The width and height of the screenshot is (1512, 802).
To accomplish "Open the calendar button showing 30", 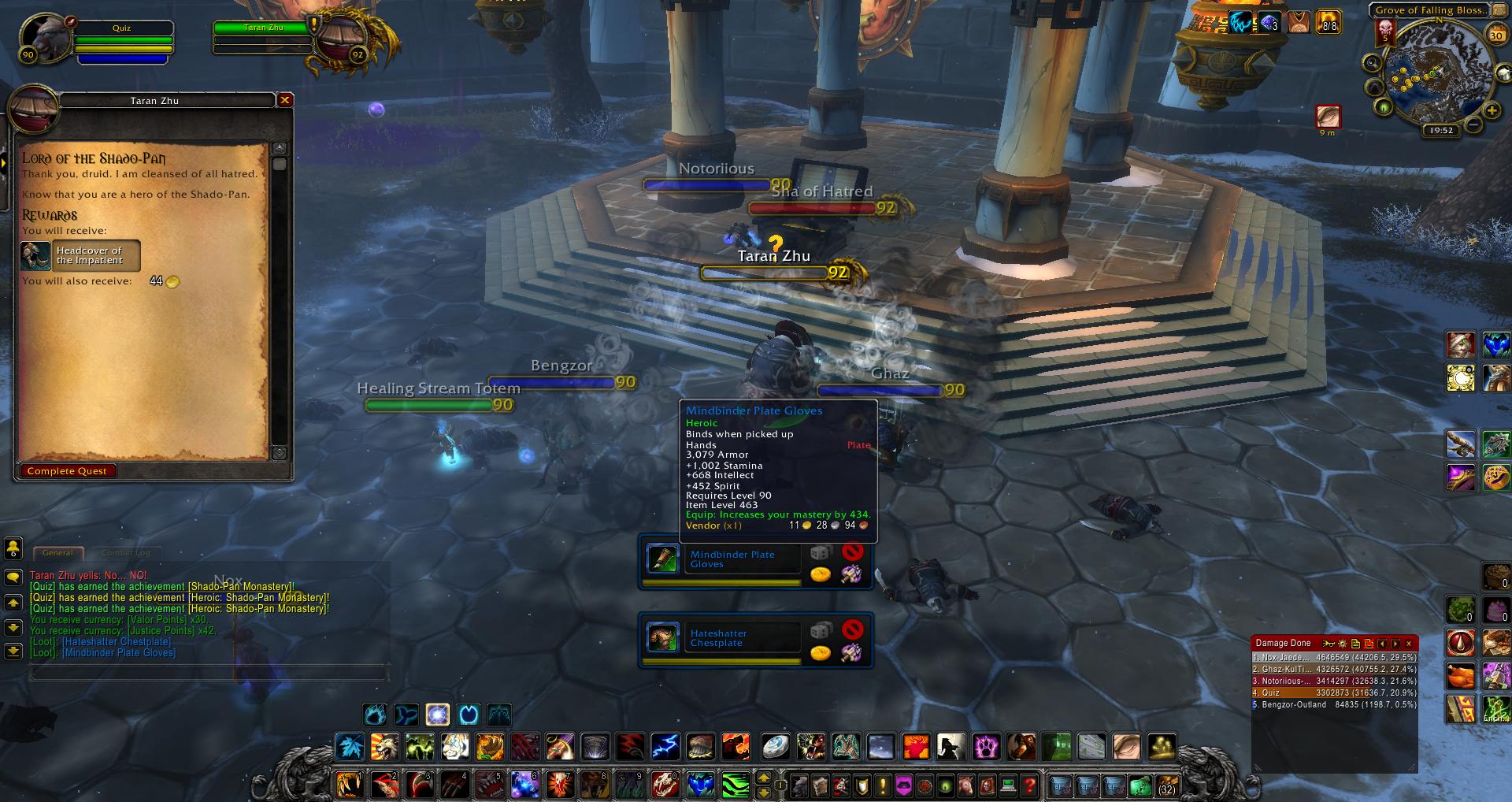I will point(1496,35).
